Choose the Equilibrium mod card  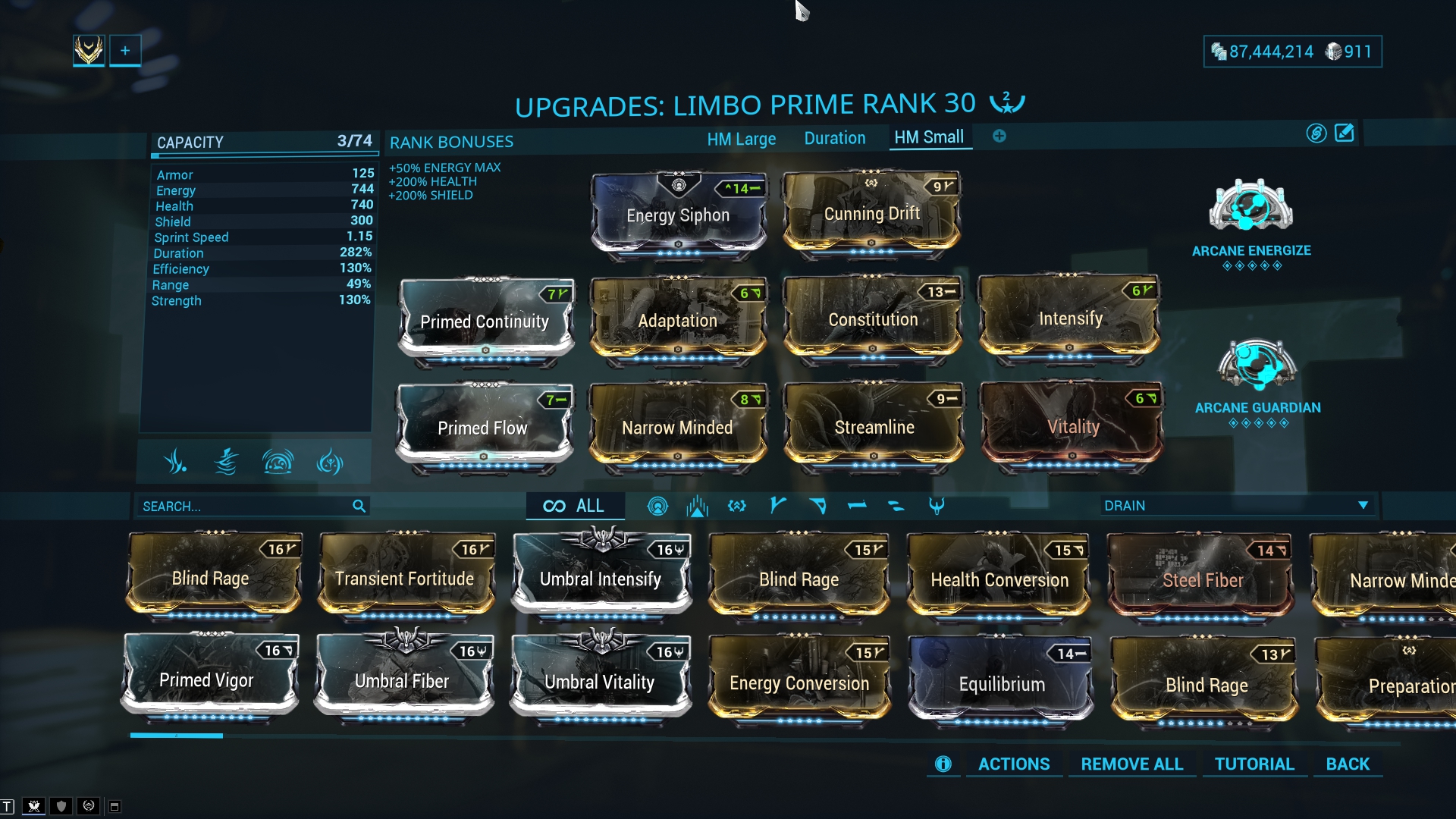click(x=1001, y=684)
